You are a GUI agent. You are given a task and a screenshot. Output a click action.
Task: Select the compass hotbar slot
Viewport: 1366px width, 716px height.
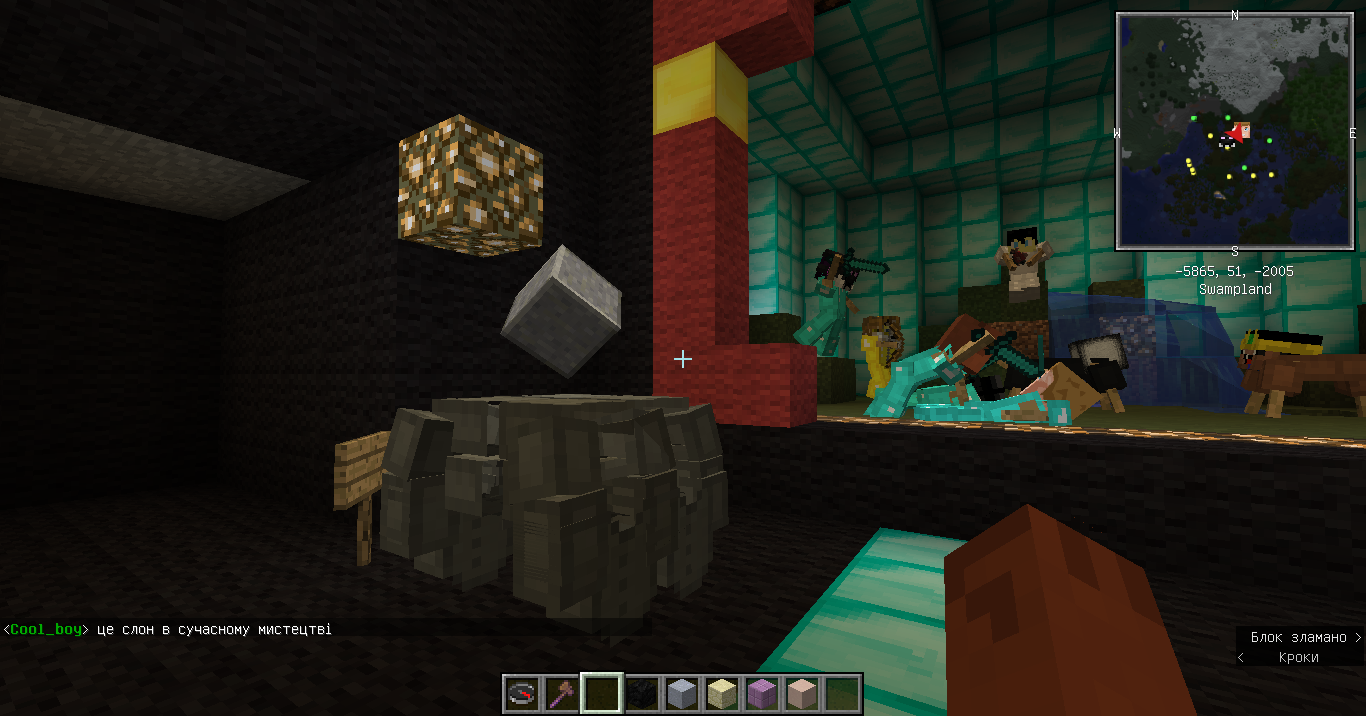522,693
